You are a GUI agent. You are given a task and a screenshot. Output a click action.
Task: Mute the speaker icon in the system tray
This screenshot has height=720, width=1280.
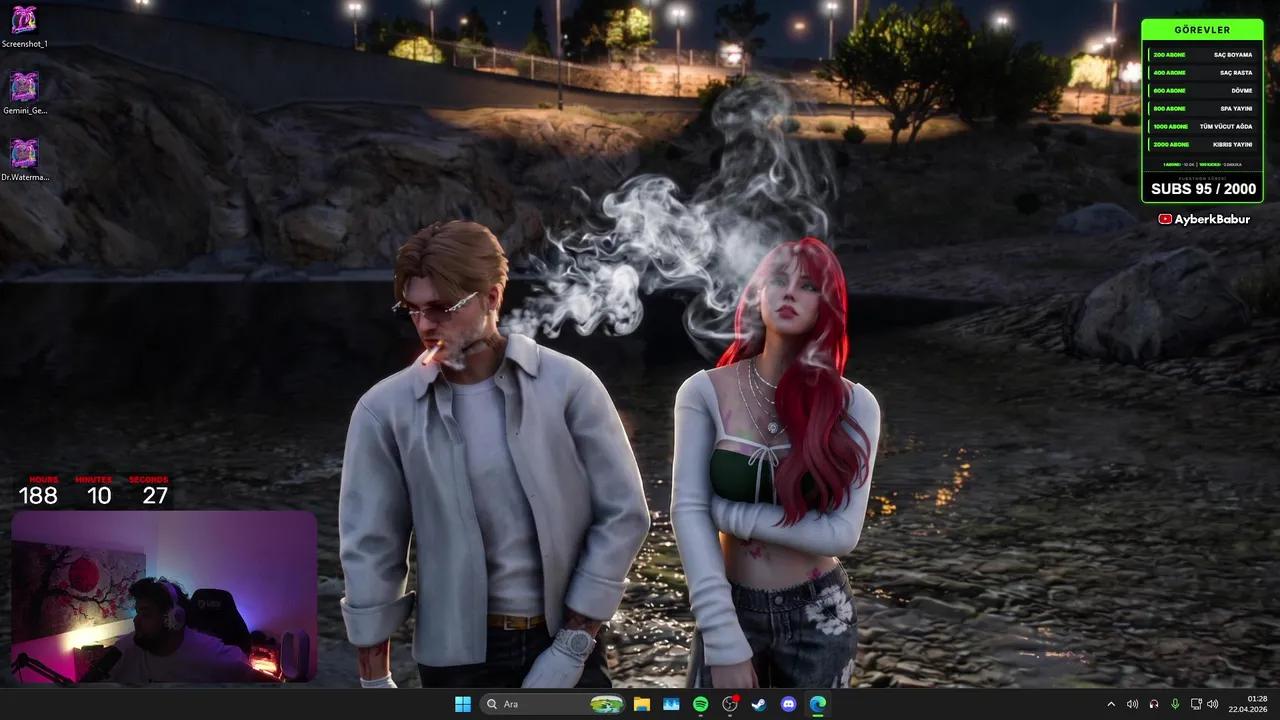[x=1133, y=704]
